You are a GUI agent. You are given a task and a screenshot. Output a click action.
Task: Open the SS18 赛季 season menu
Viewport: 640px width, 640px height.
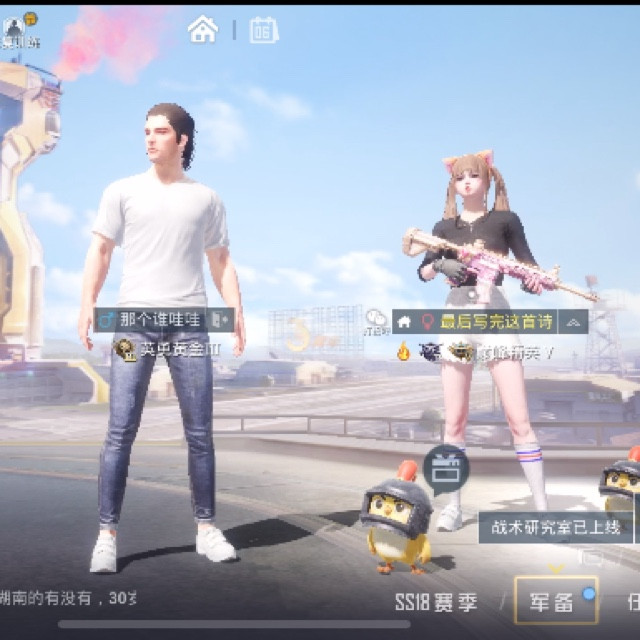436,601
